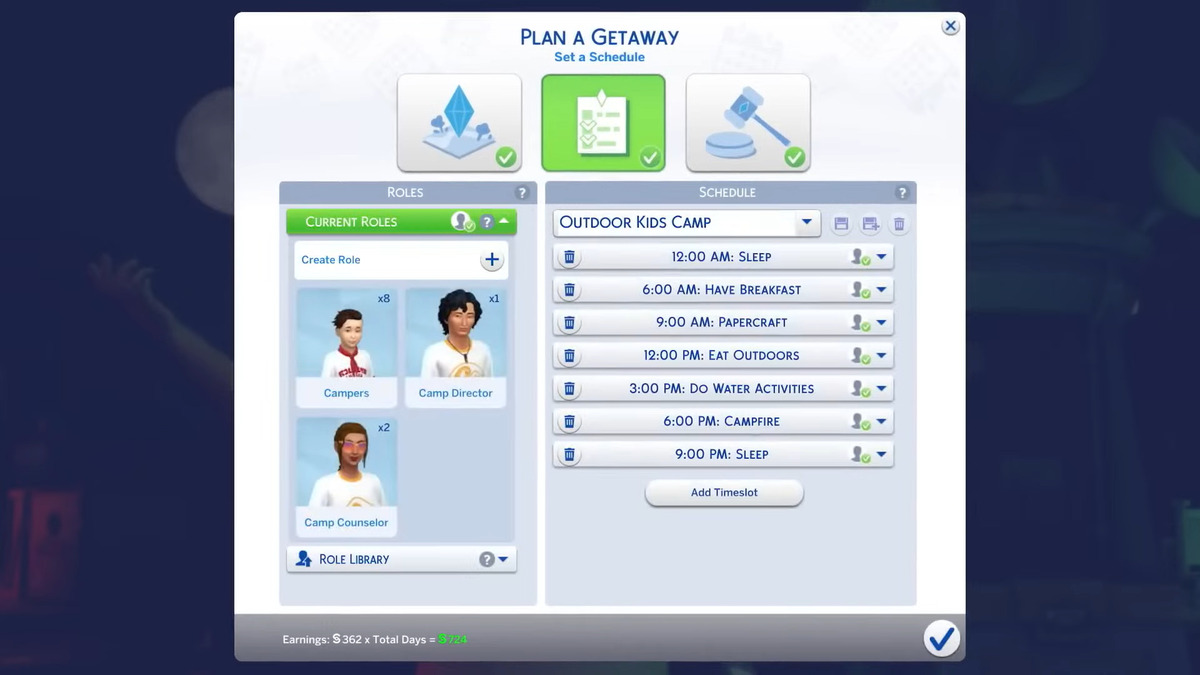Choose the Camp Director role tile
Image resolution: width=1200 pixels, height=675 pixels.
click(x=455, y=346)
